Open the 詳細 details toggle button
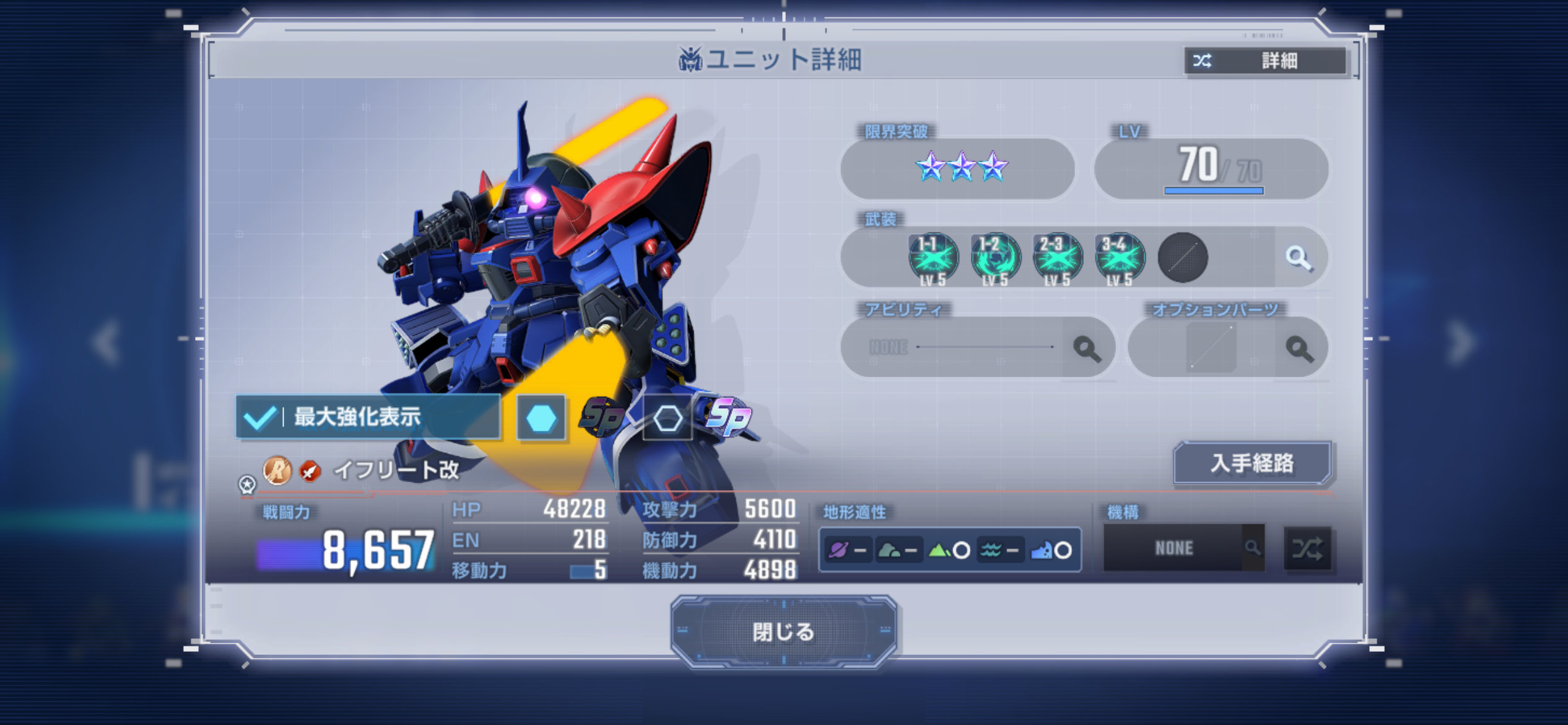 coord(1265,61)
